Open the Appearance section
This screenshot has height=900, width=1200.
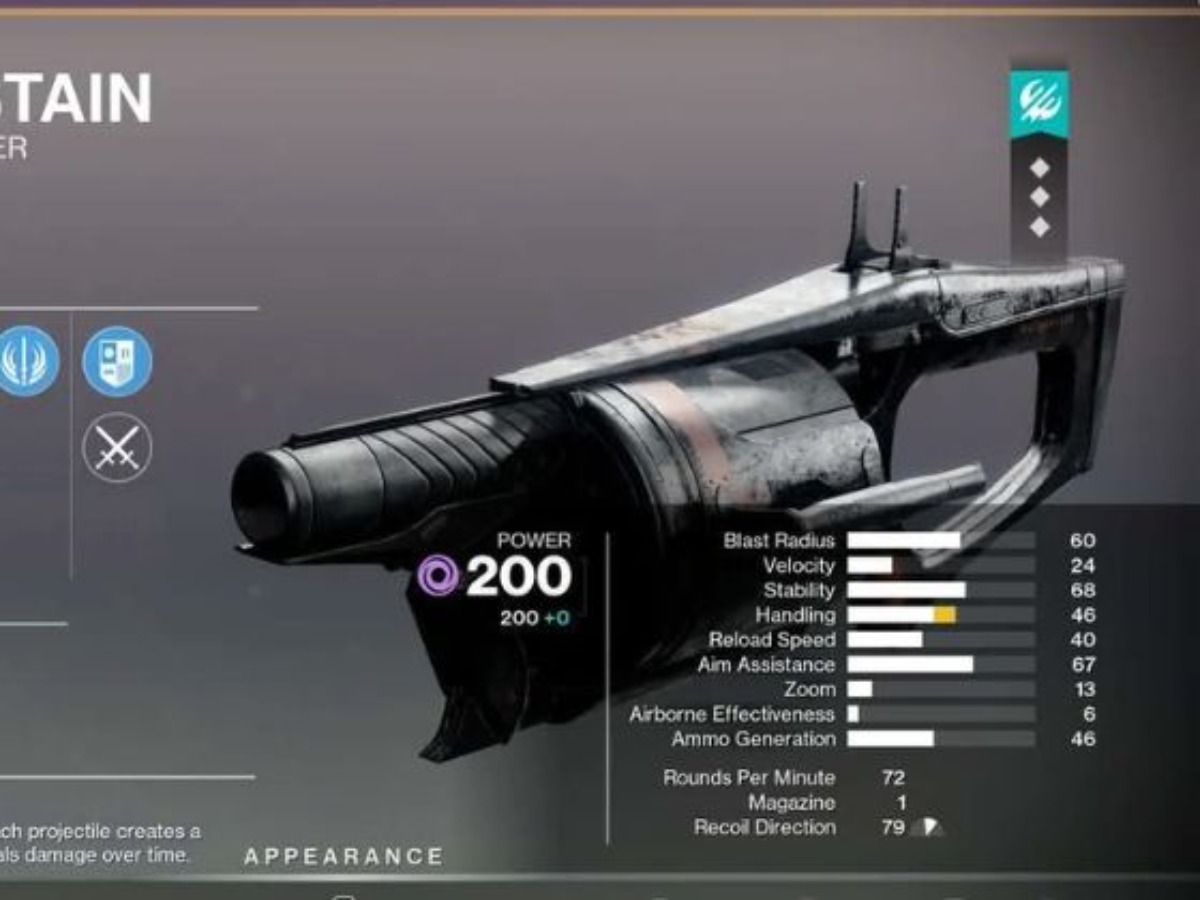click(x=344, y=856)
